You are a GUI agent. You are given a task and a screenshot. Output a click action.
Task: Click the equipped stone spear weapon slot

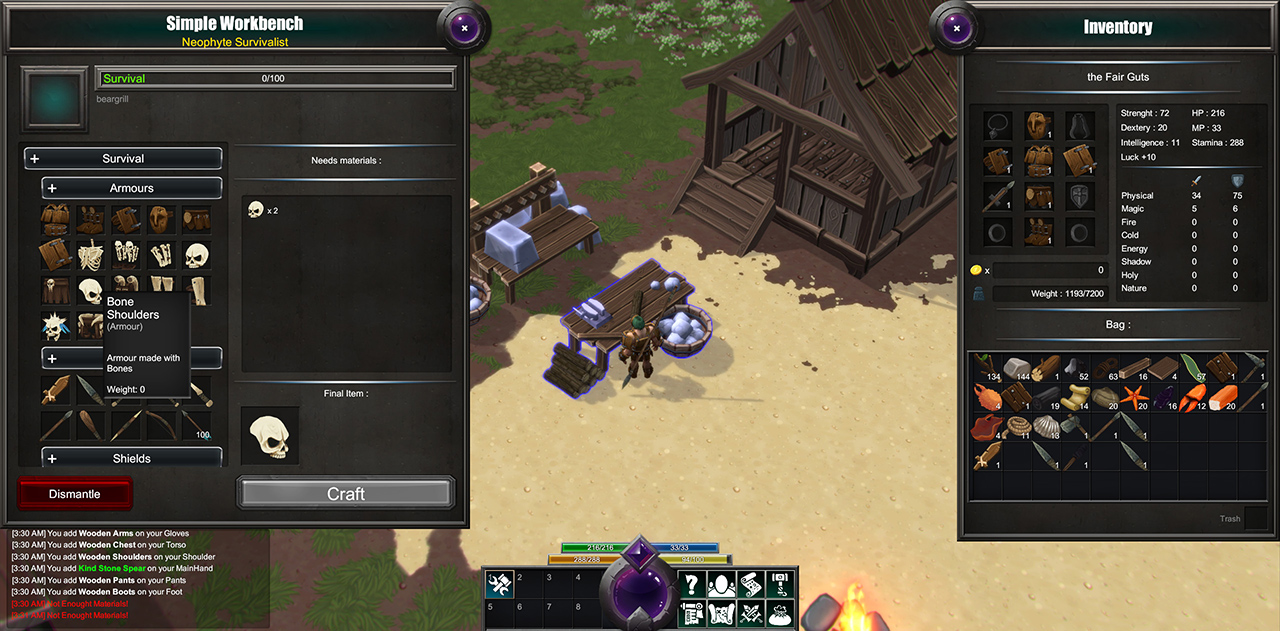coord(998,197)
